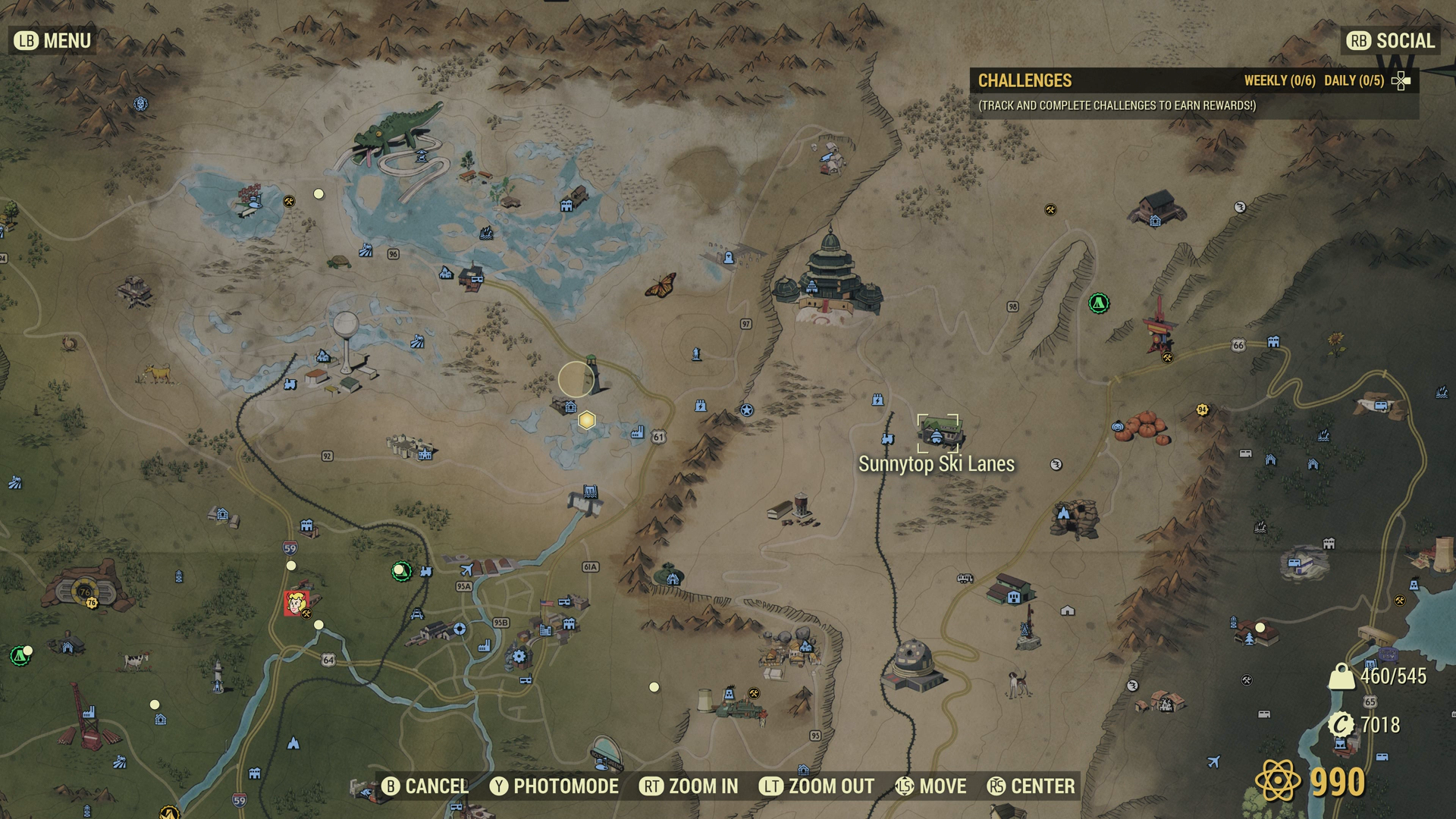This screenshot has height=819, width=1456.
Task: Select the yellow hexagon custom marker
Action: click(x=586, y=420)
